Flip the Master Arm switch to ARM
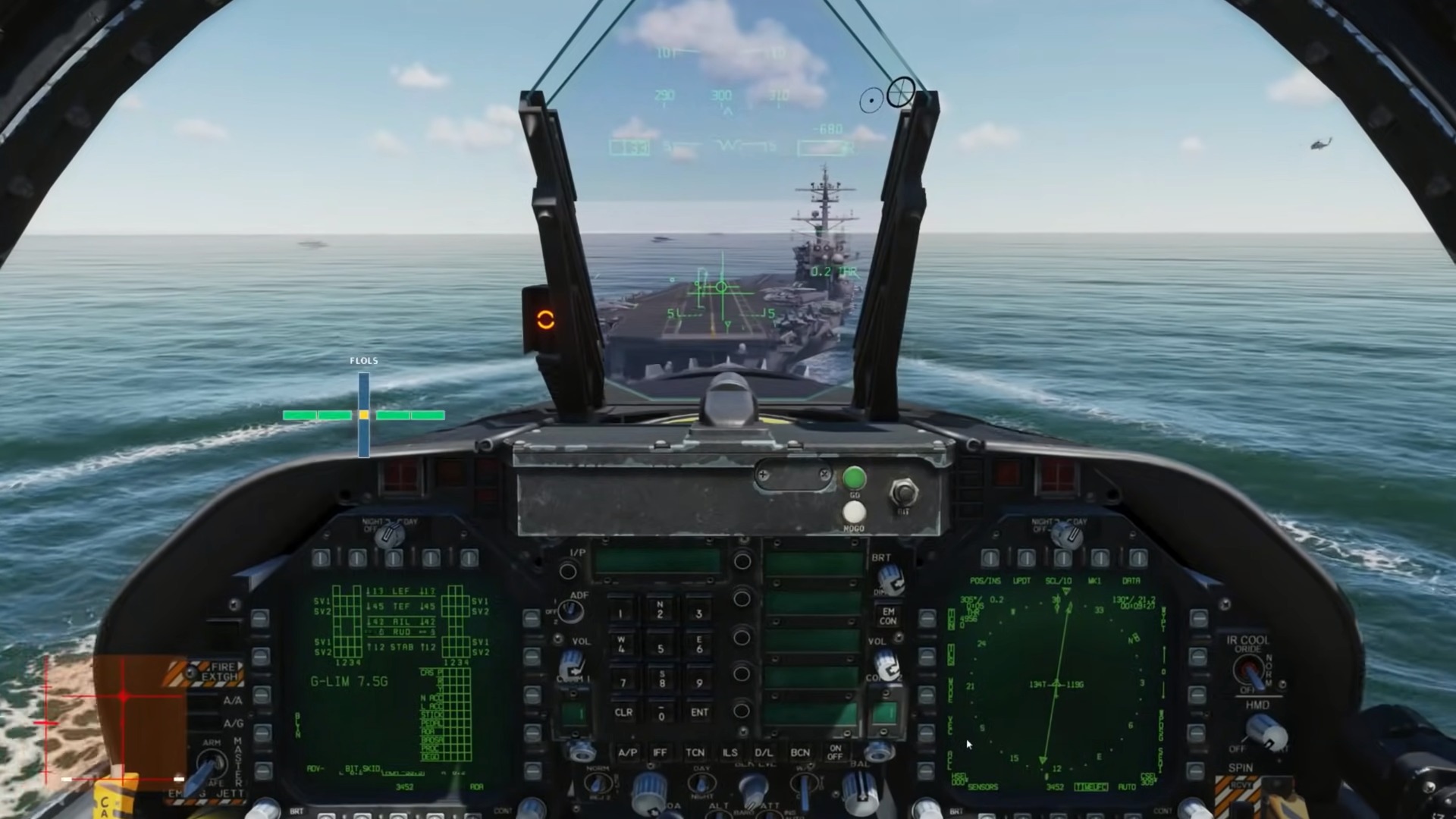 pos(212,763)
